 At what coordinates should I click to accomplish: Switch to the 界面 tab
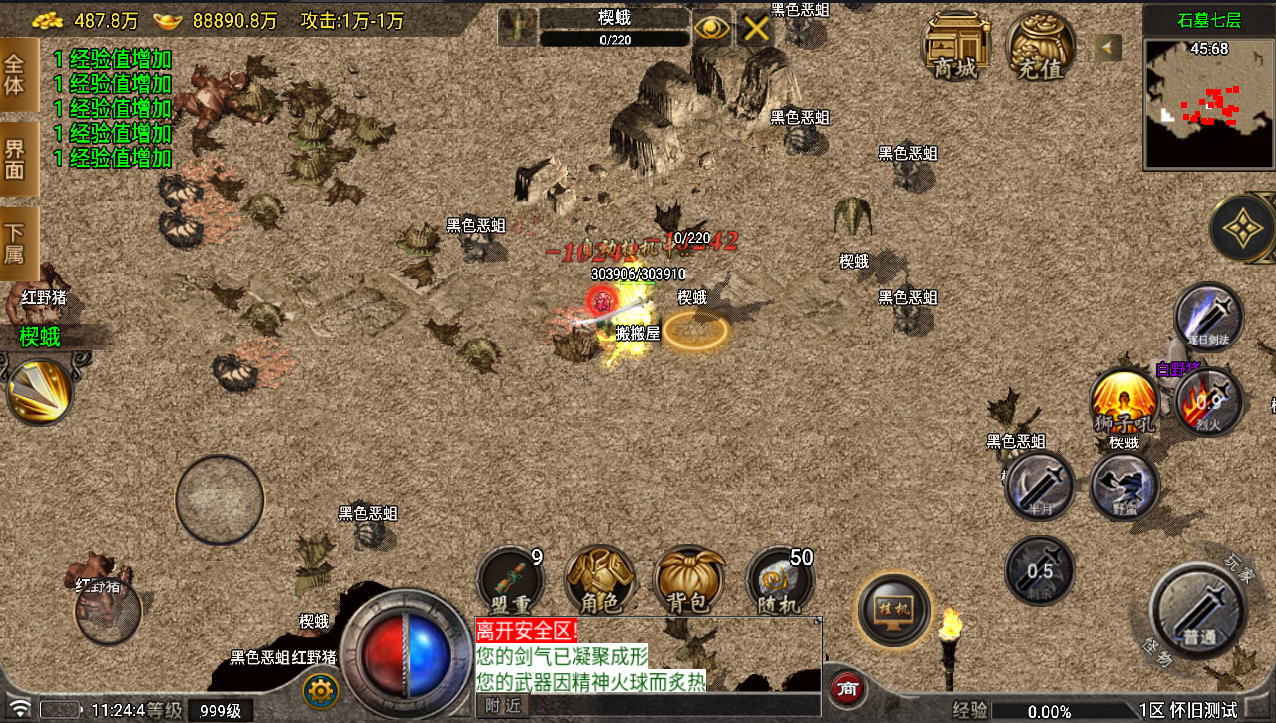[x=16, y=158]
